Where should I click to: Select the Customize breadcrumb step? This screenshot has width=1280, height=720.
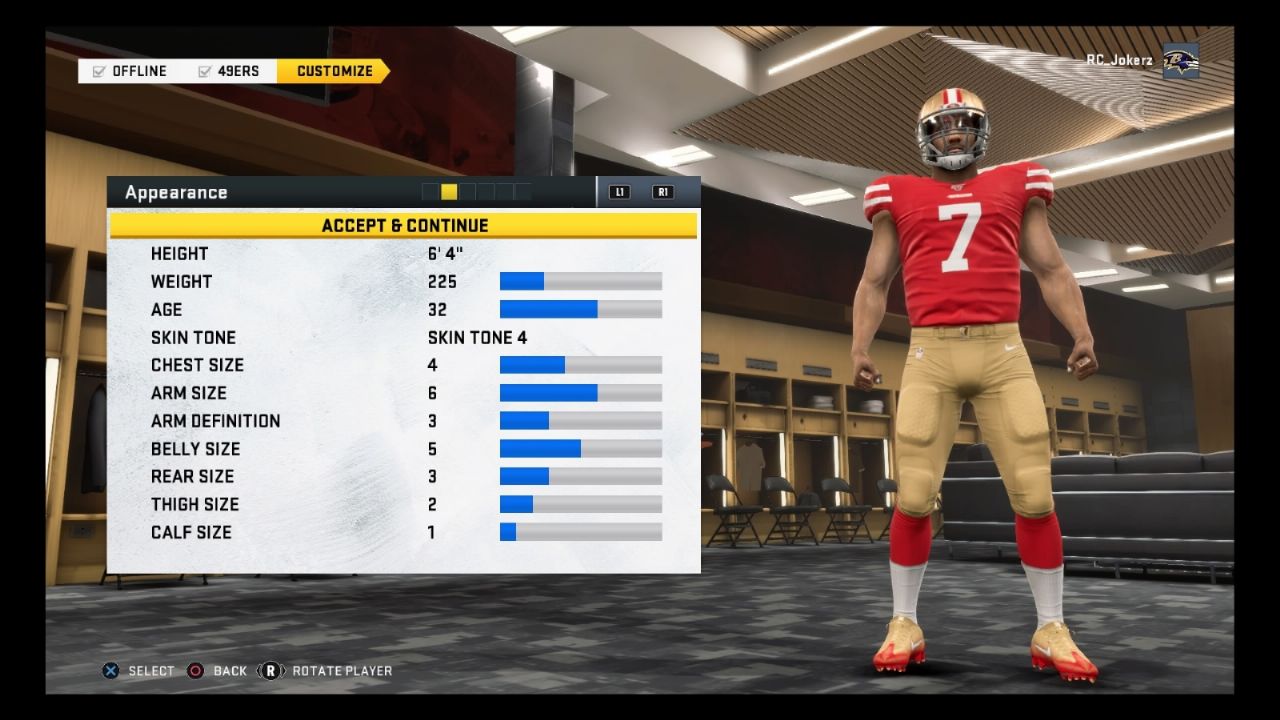coord(334,71)
